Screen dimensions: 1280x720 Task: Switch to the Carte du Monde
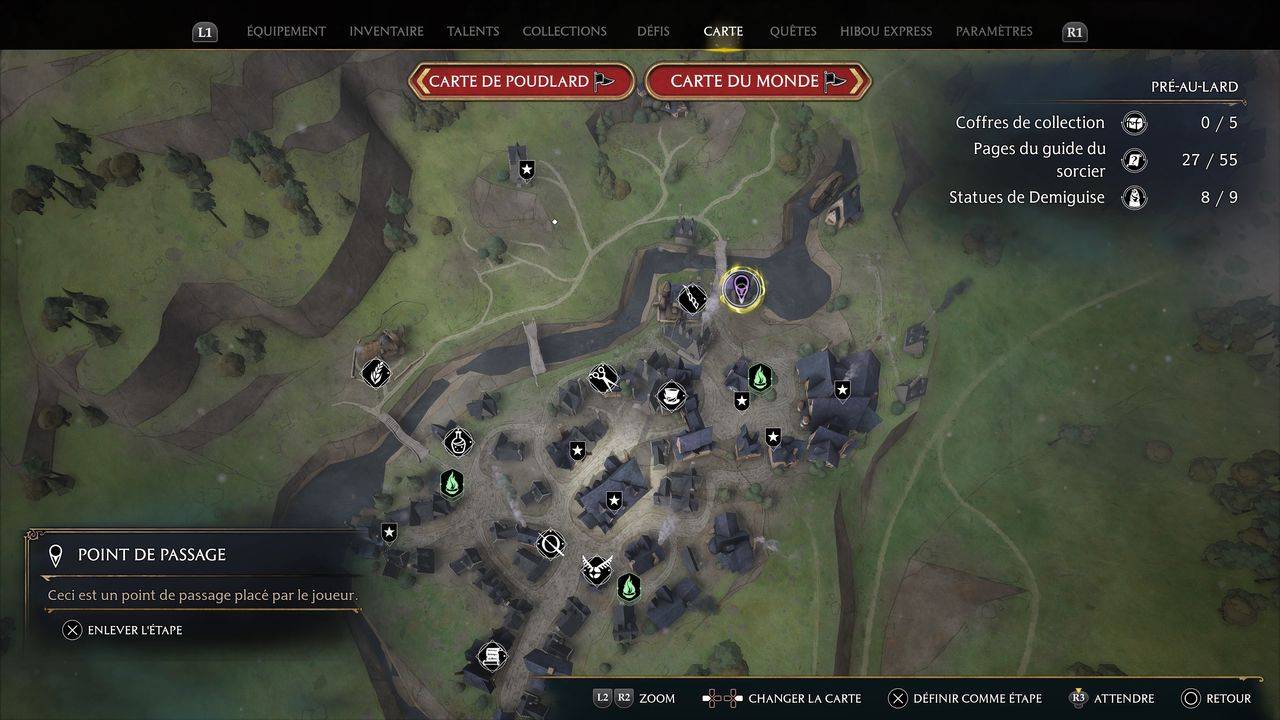pos(758,82)
